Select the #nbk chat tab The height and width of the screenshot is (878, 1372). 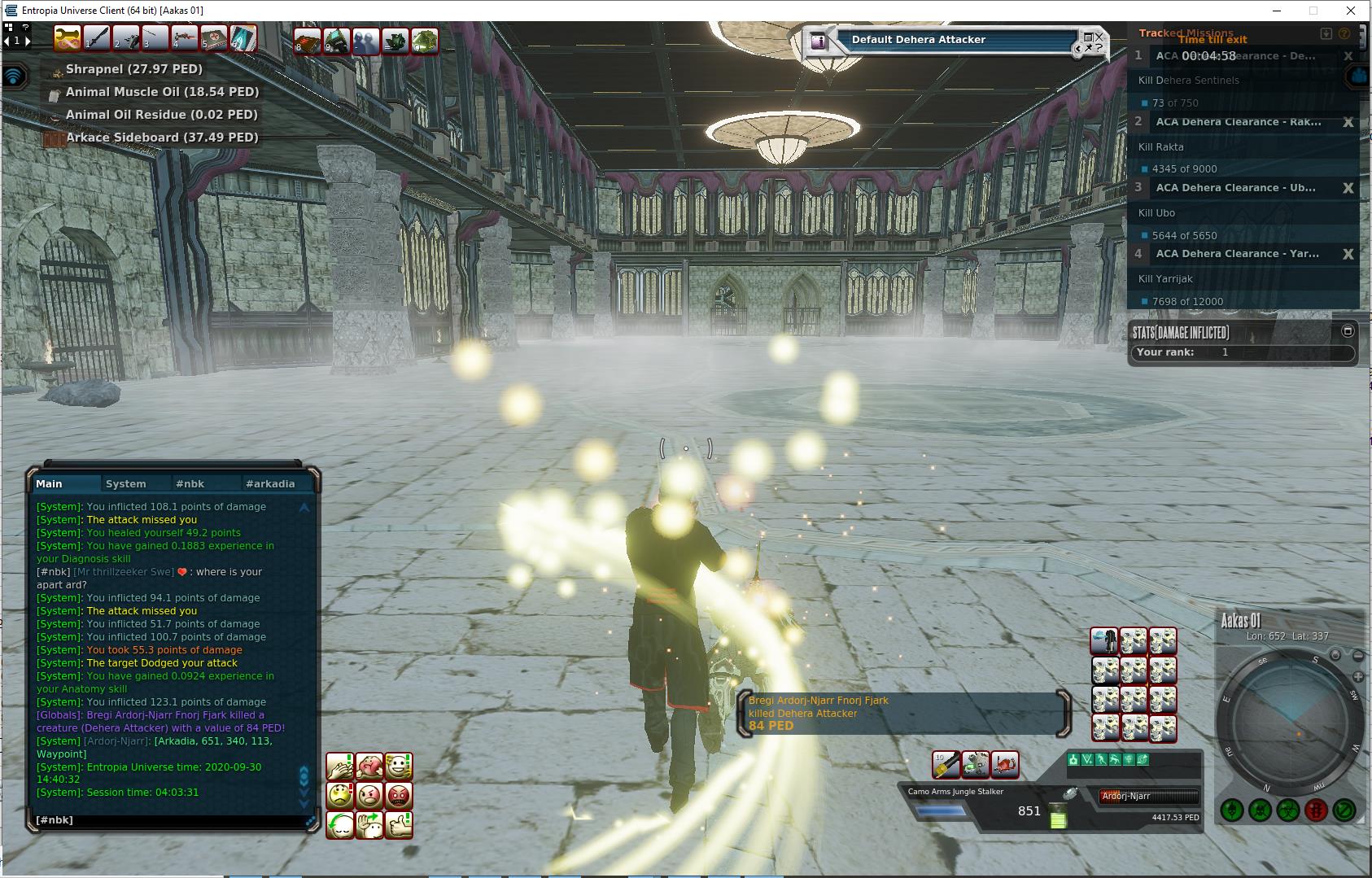(x=190, y=483)
